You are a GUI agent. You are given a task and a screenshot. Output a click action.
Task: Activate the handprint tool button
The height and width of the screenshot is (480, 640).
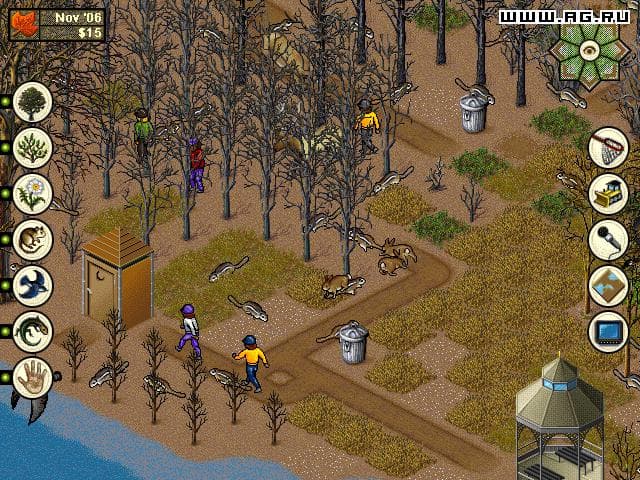click(x=33, y=378)
